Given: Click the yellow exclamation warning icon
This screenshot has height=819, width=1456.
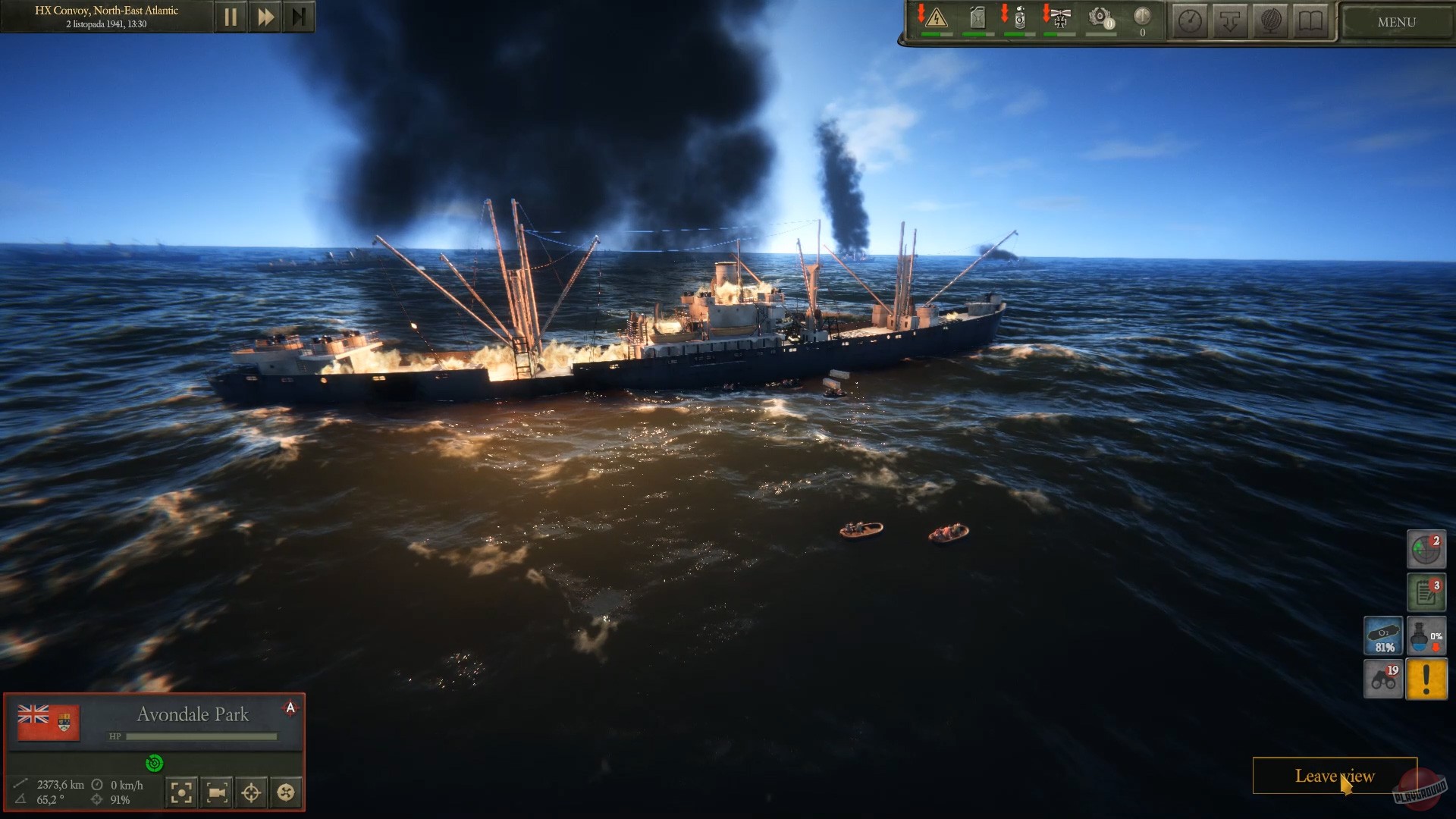Looking at the screenshot, I should (x=1426, y=679).
